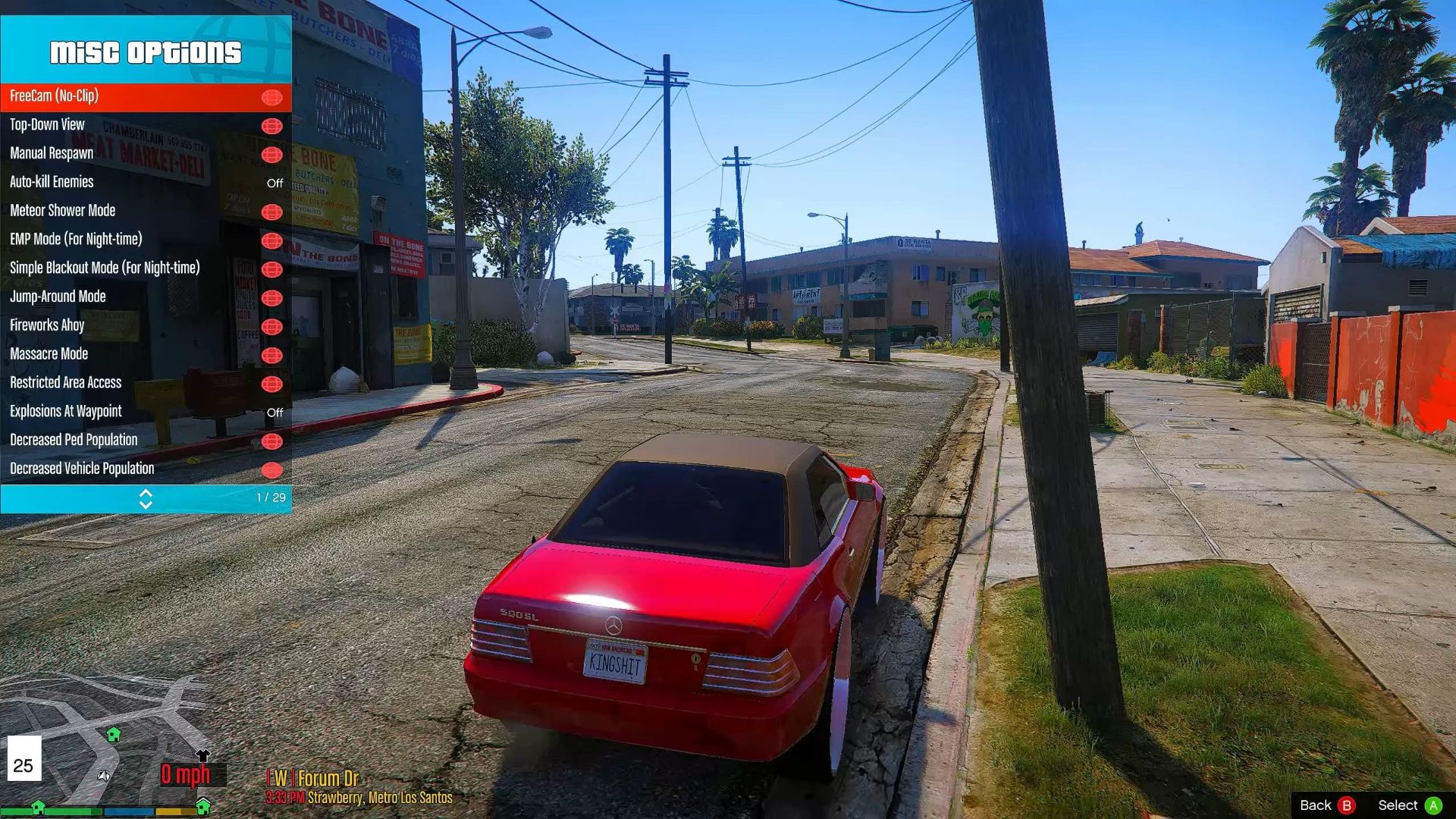
Task: Toggle Explosions At Waypoint option
Action: point(275,413)
